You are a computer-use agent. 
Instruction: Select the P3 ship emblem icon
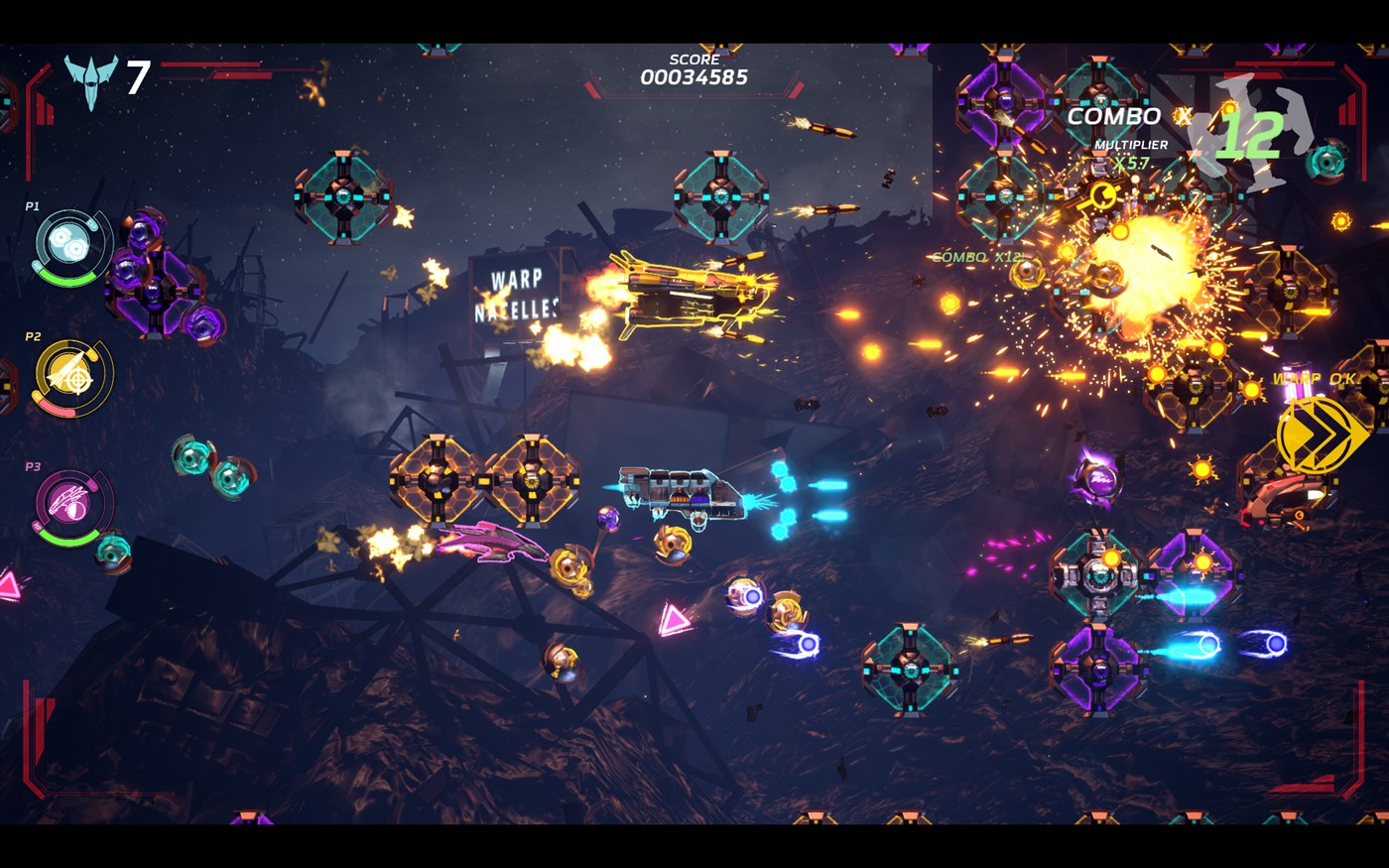(x=69, y=504)
